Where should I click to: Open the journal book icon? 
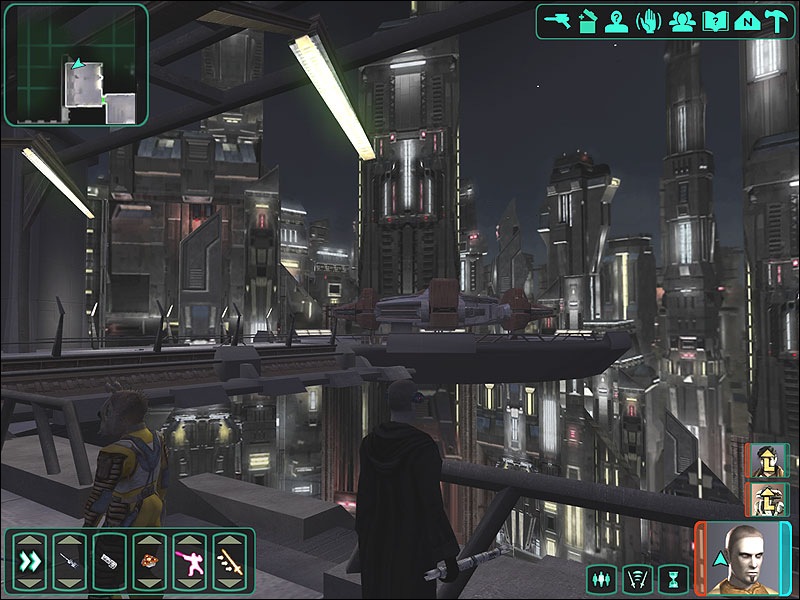pos(714,20)
